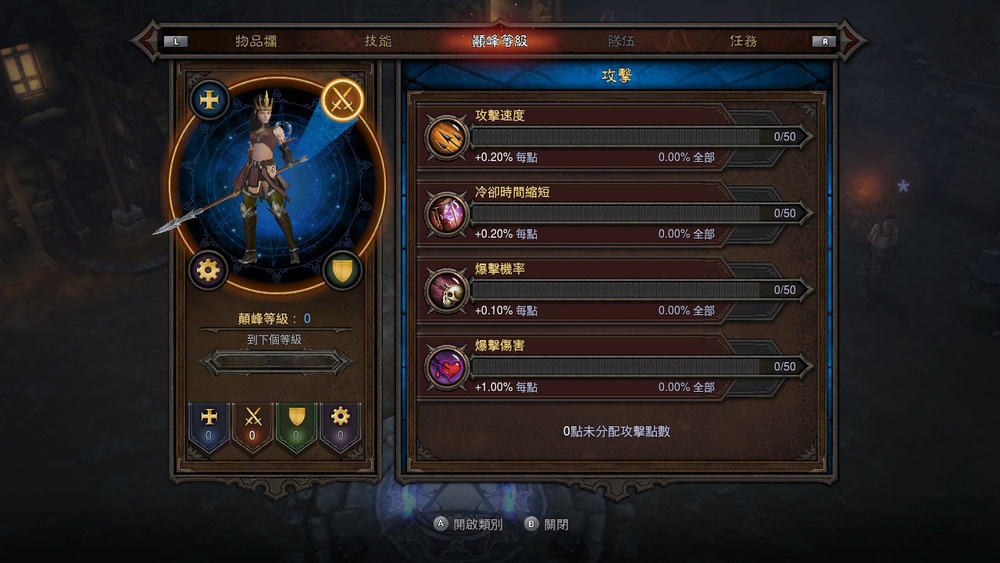
Task: Switch to the 隊伍 party tab
Action: point(621,42)
